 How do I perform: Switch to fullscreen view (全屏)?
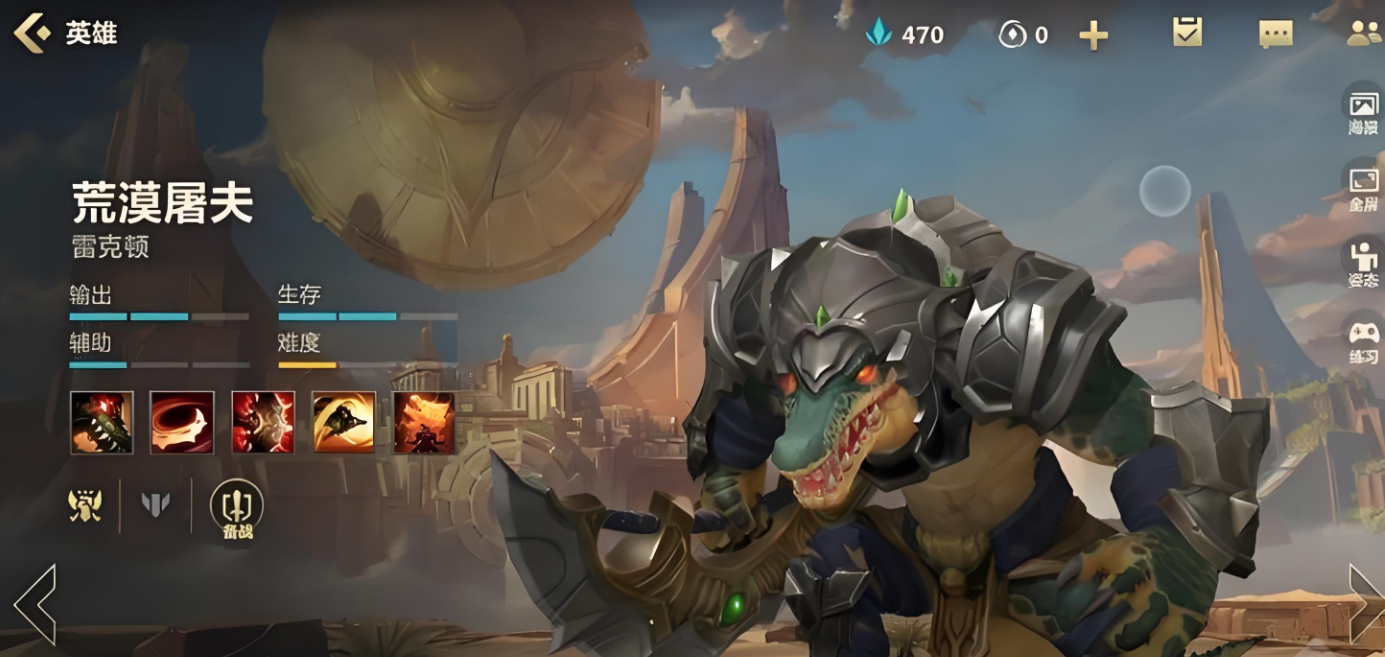click(x=1363, y=185)
